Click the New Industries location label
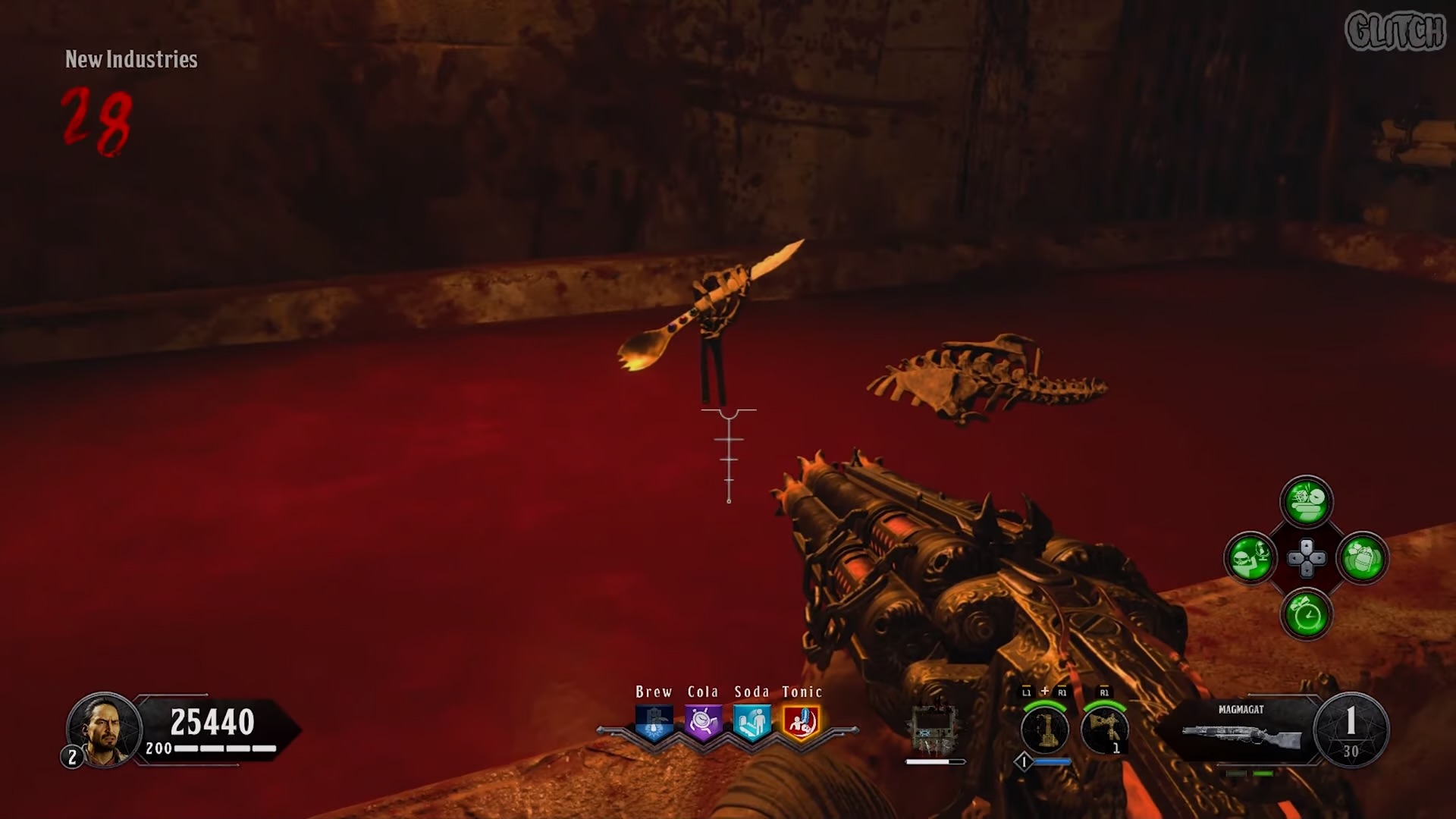1456x819 pixels. click(x=130, y=60)
